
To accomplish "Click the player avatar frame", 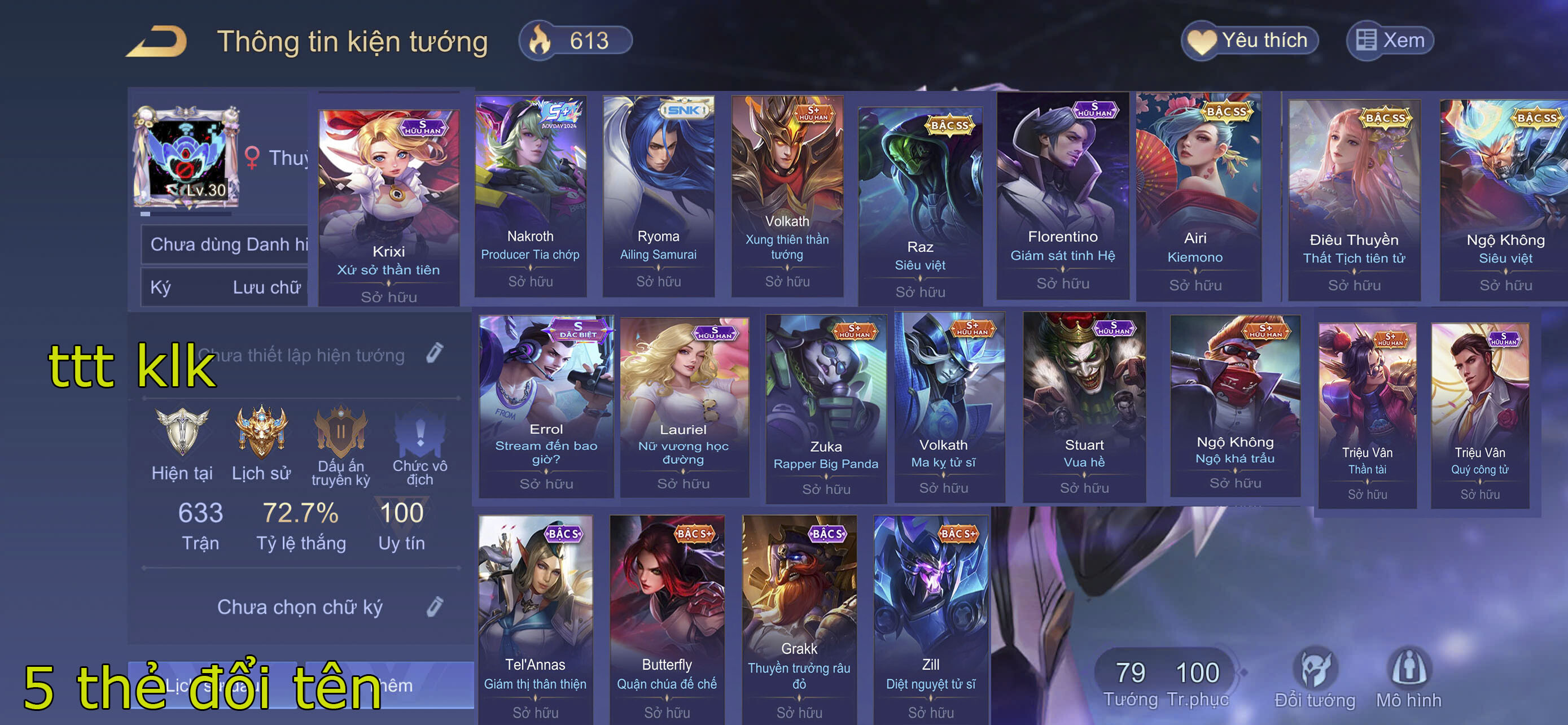I will [187, 158].
